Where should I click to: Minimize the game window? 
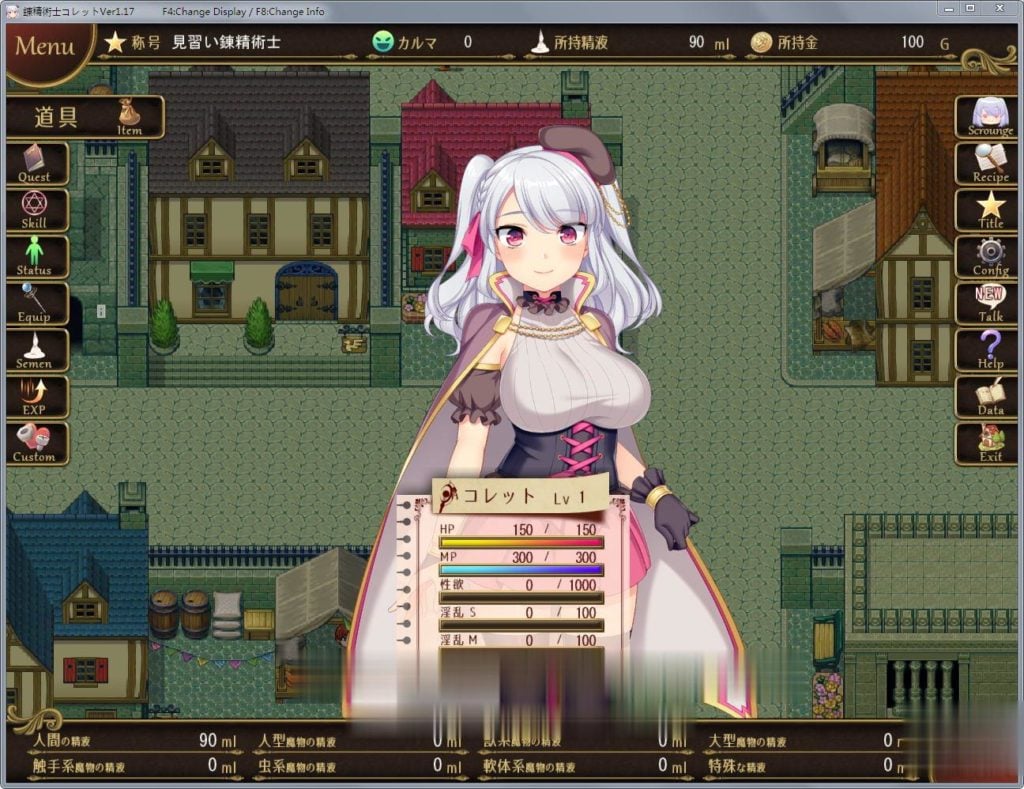coord(948,10)
